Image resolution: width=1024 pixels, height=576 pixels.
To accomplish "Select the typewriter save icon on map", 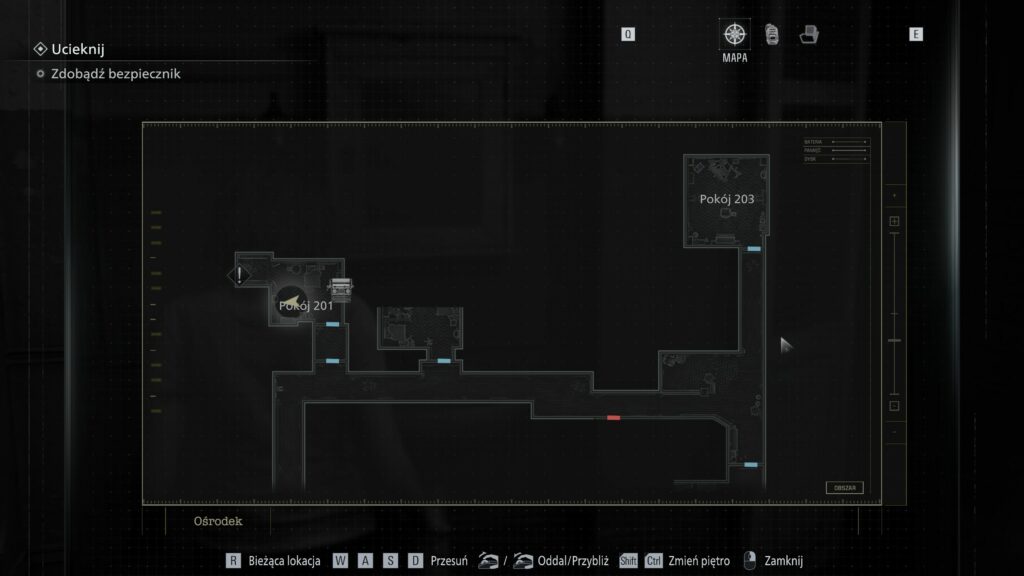I will coord(342,288).
